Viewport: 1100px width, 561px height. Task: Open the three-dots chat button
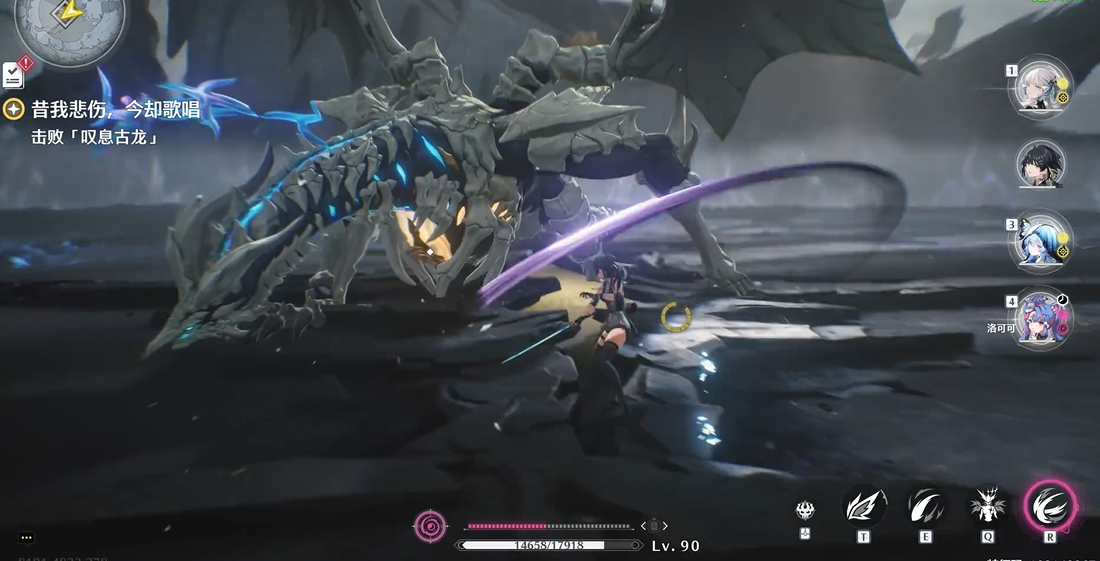tap(26, 537)
